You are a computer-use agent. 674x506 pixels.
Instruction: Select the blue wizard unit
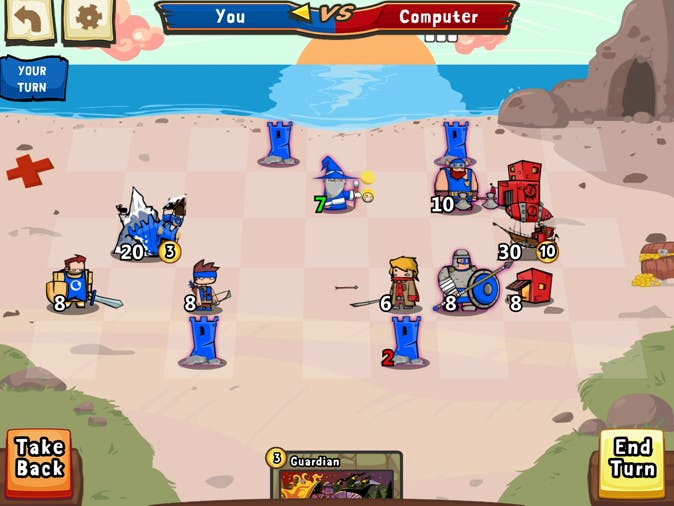(x=338, y=185)
